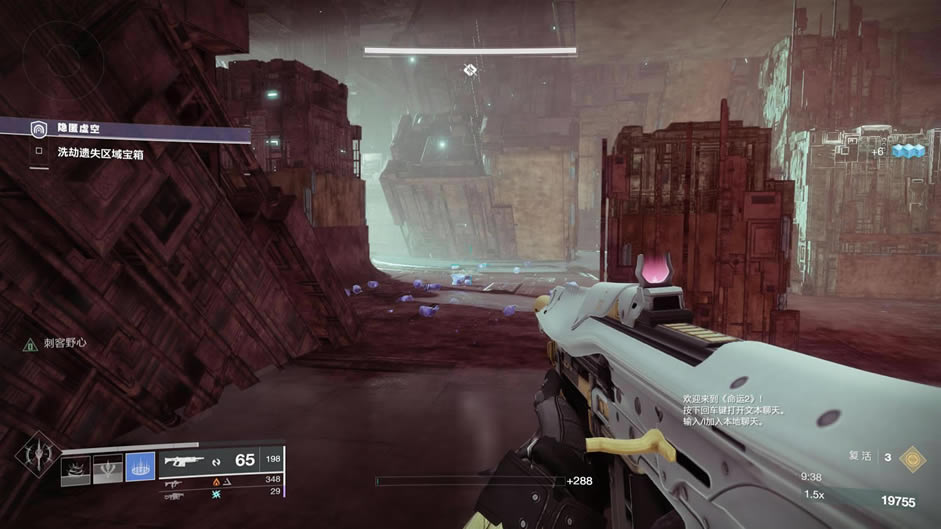
Task: Activate the blue class ability icon
Action: (140, 469)
